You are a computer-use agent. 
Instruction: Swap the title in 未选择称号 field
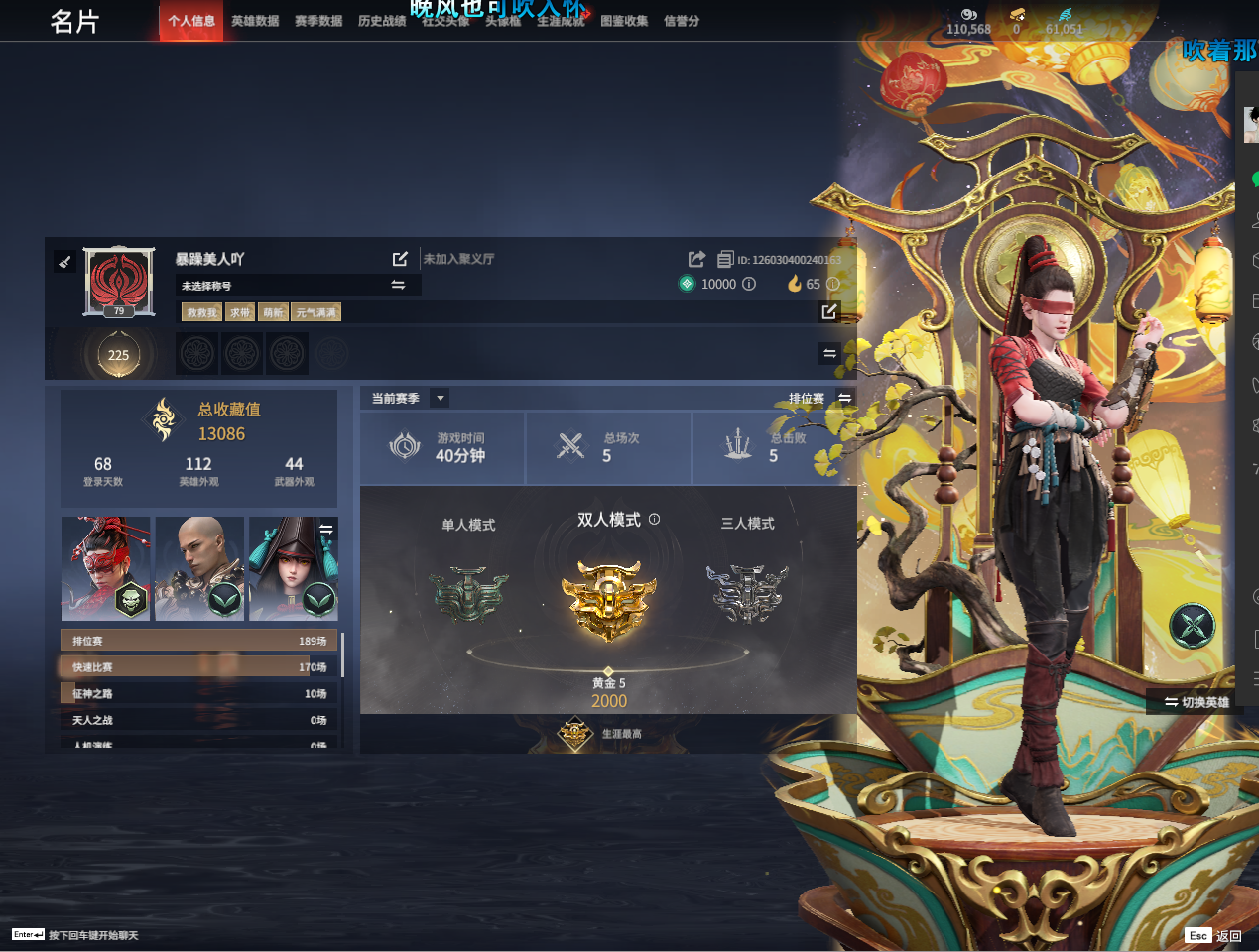[398, 285]
